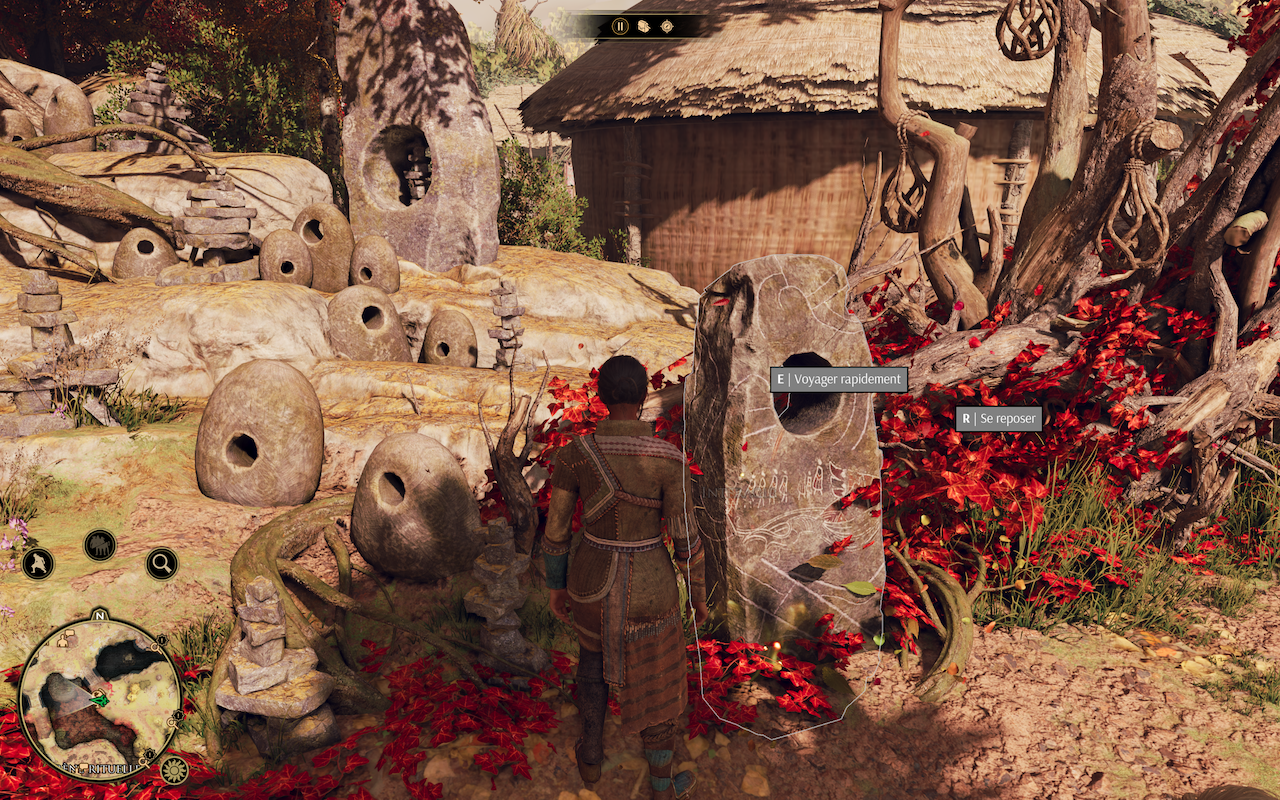Toggle the crouching figure stealth icon
The image size is (1280, 800).
click(x=38, y=564)
